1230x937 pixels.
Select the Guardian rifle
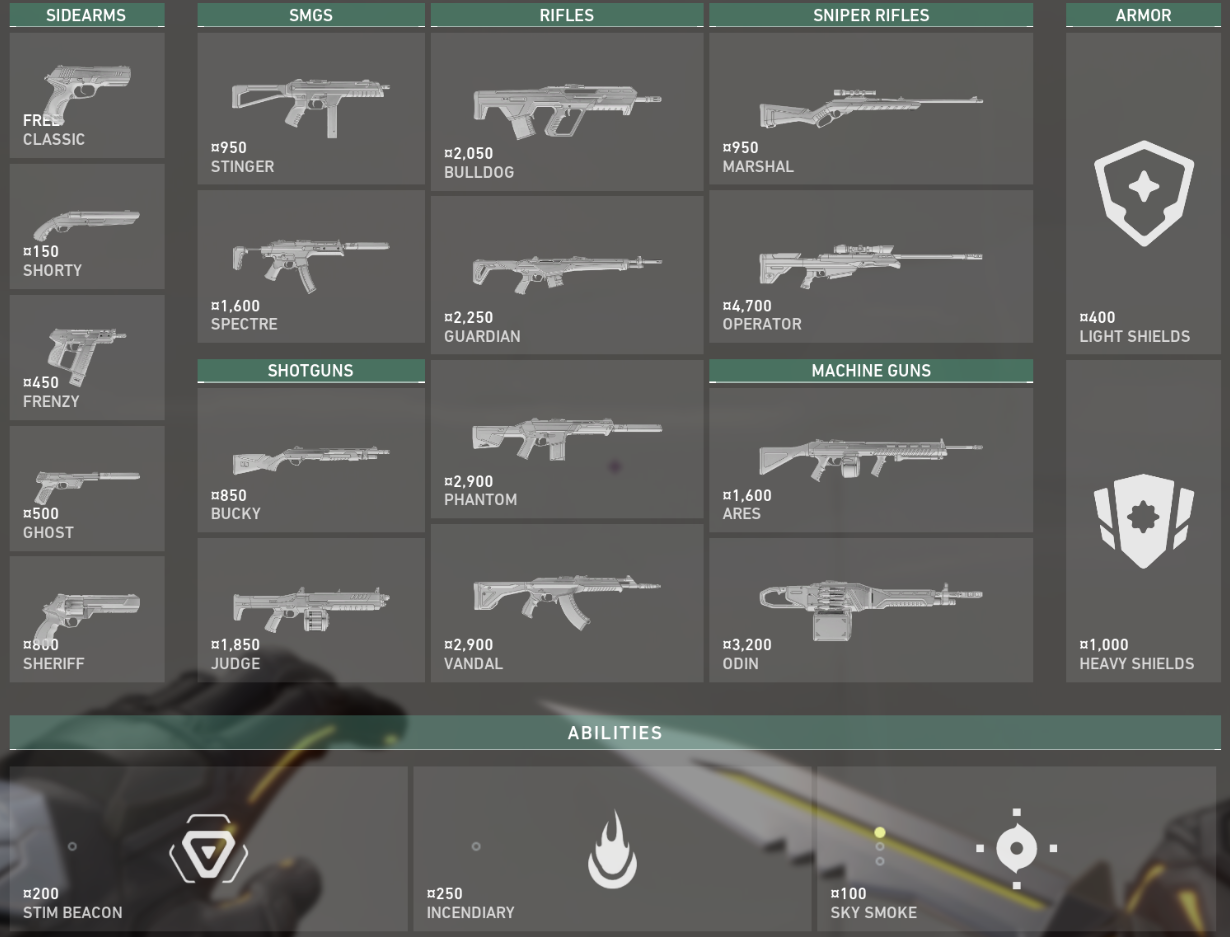[567, 274]
